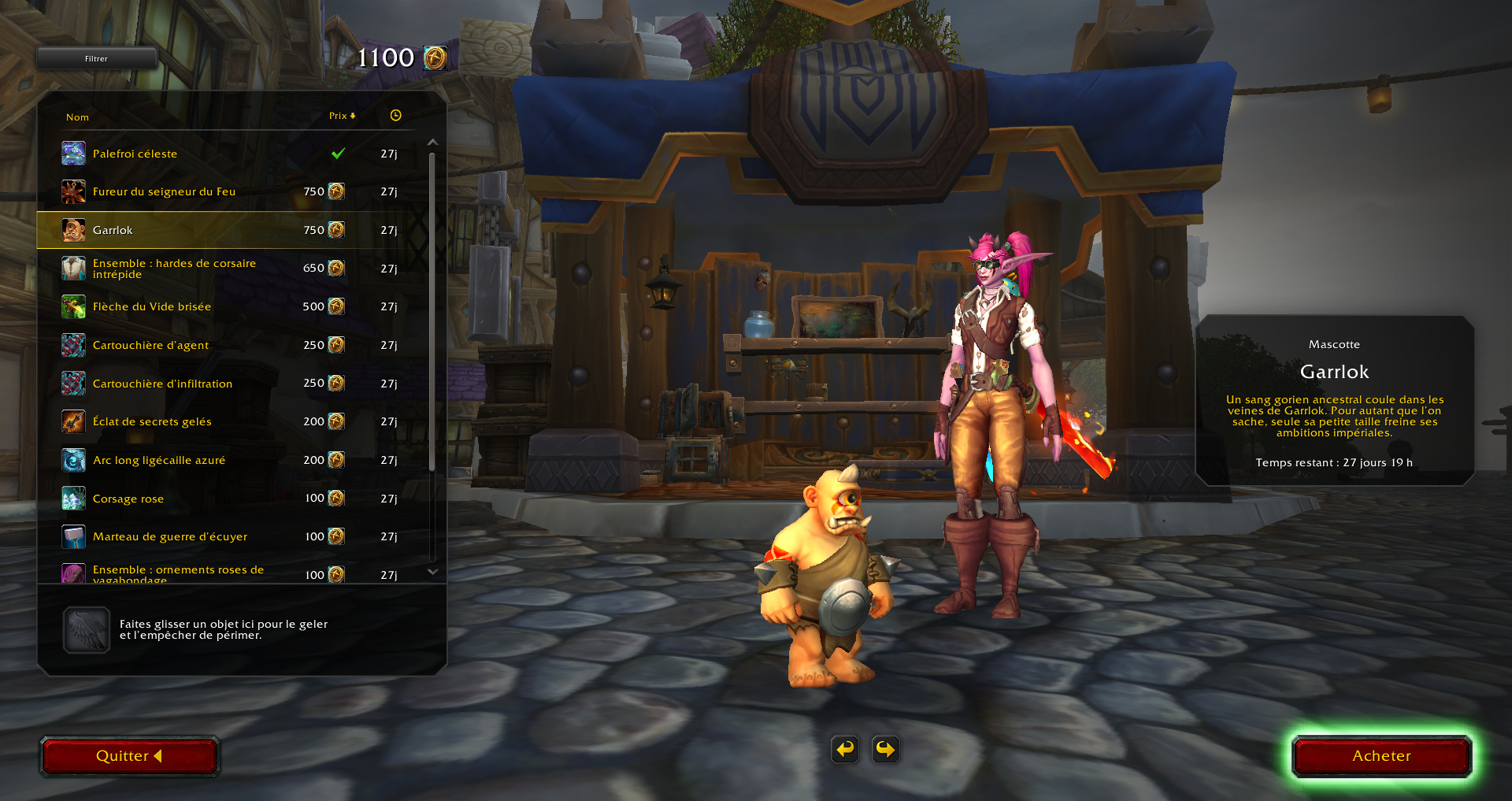
Task: Choose Cartouchière d'agent from the list
Action: [x=150, y=345]
